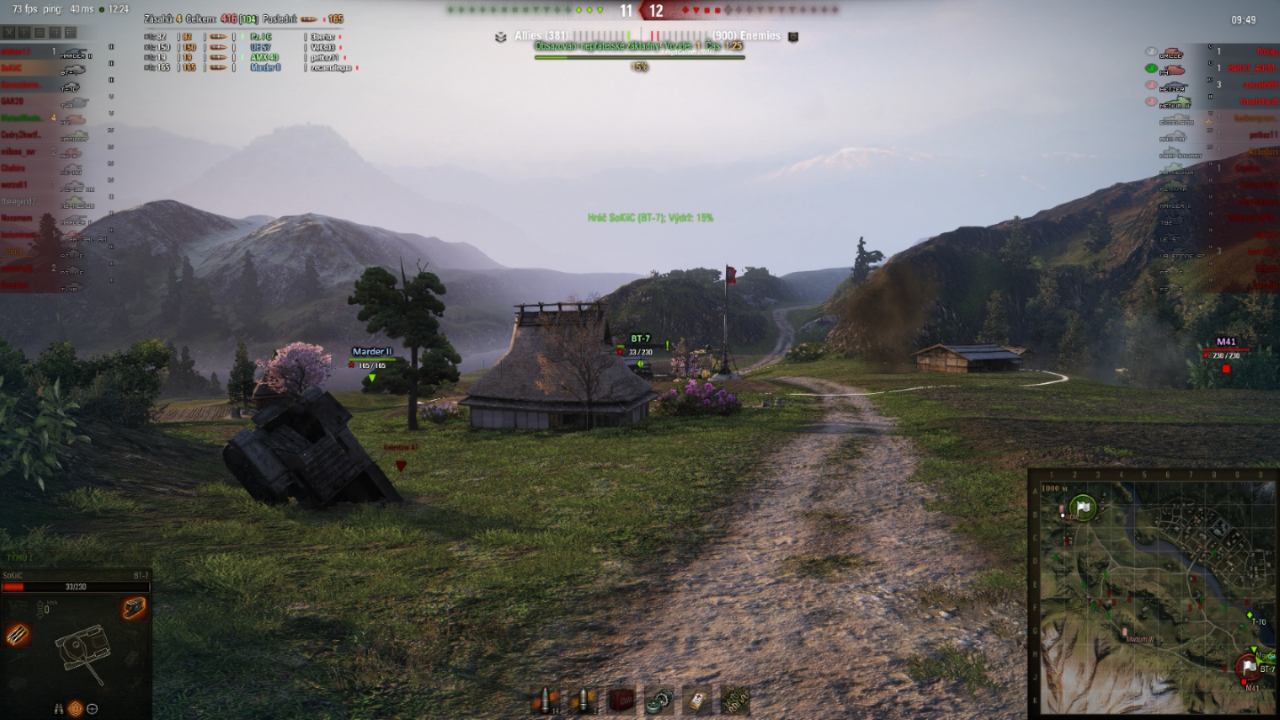
Task: Use the first aid kit consumable
Action: pos(696,699)
